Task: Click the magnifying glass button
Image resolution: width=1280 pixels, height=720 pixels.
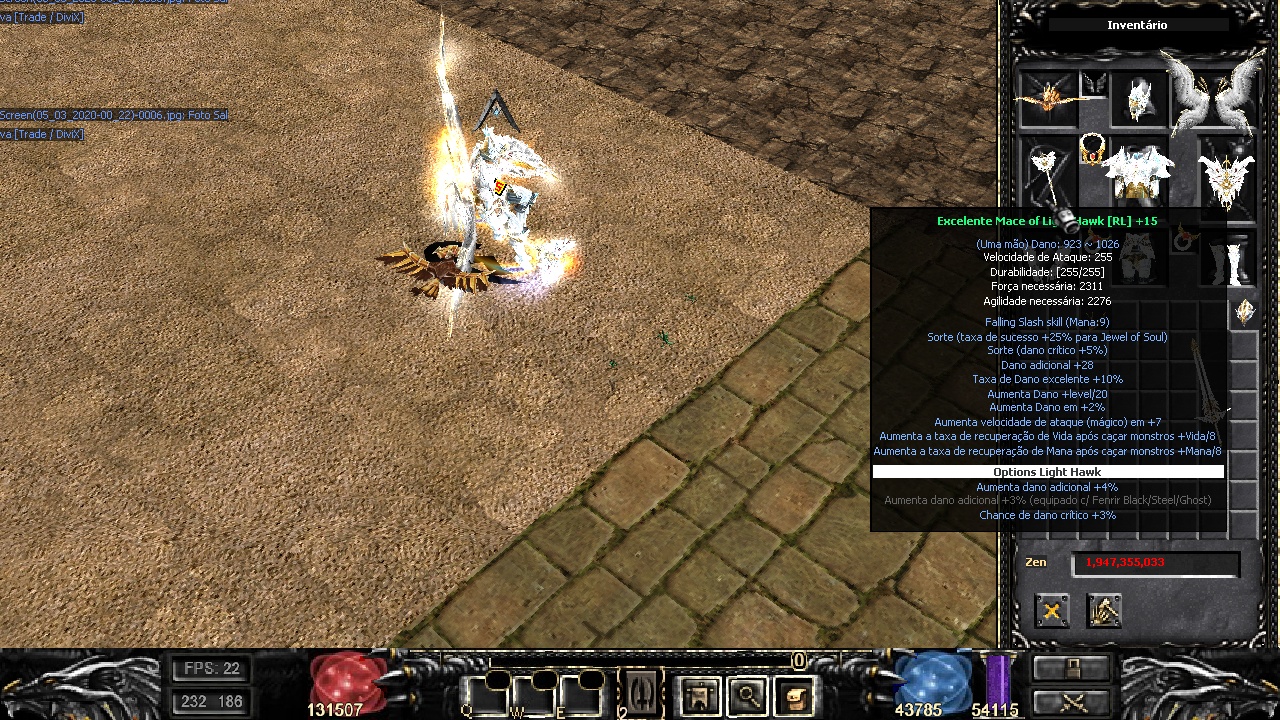Action: (747, 695)
